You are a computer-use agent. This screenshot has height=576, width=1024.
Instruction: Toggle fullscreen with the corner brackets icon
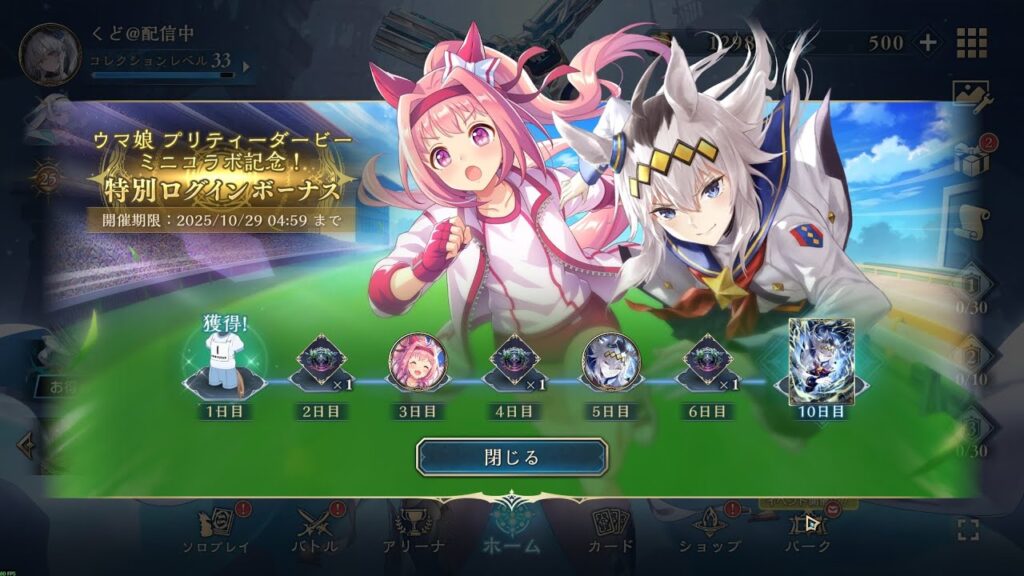(967, 530)
